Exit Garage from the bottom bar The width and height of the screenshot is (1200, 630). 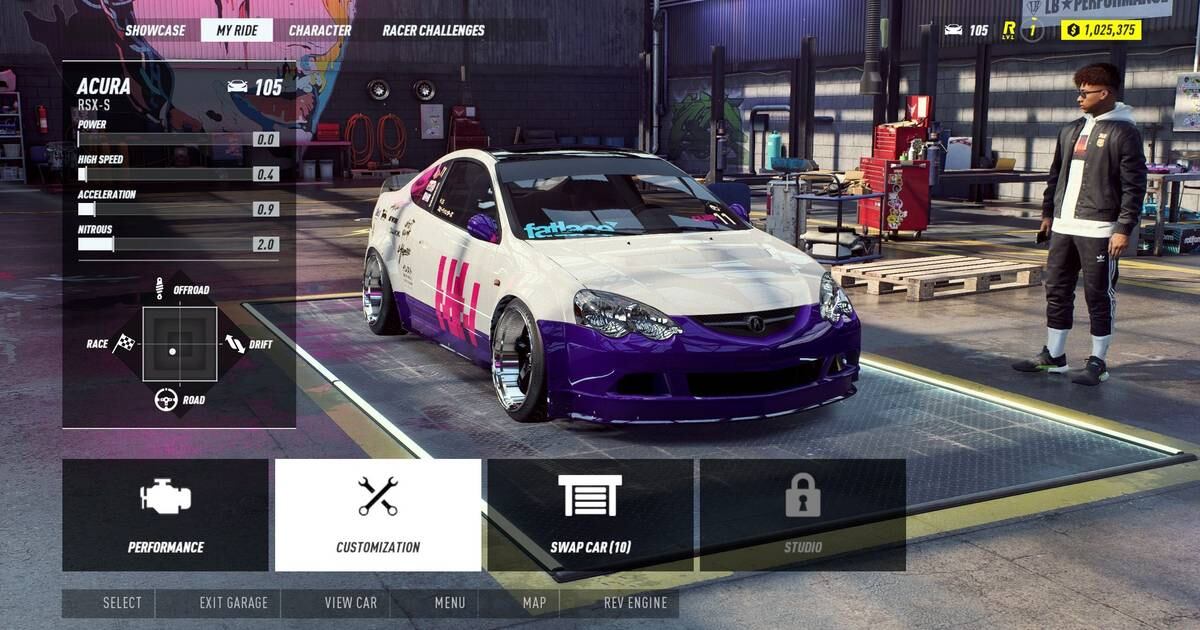[x=234, y=603]
